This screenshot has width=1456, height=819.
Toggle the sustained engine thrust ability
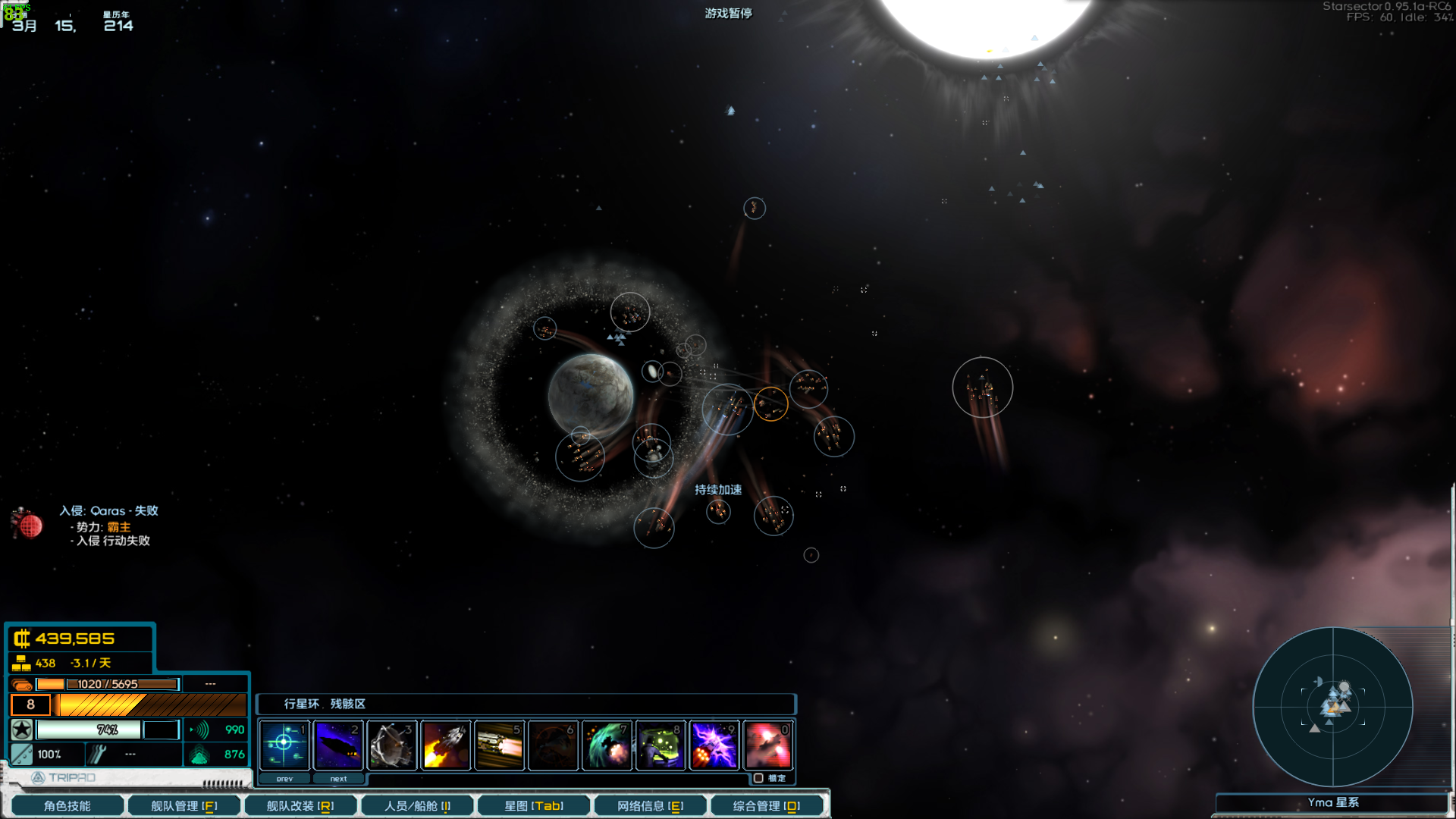[500, 745]
